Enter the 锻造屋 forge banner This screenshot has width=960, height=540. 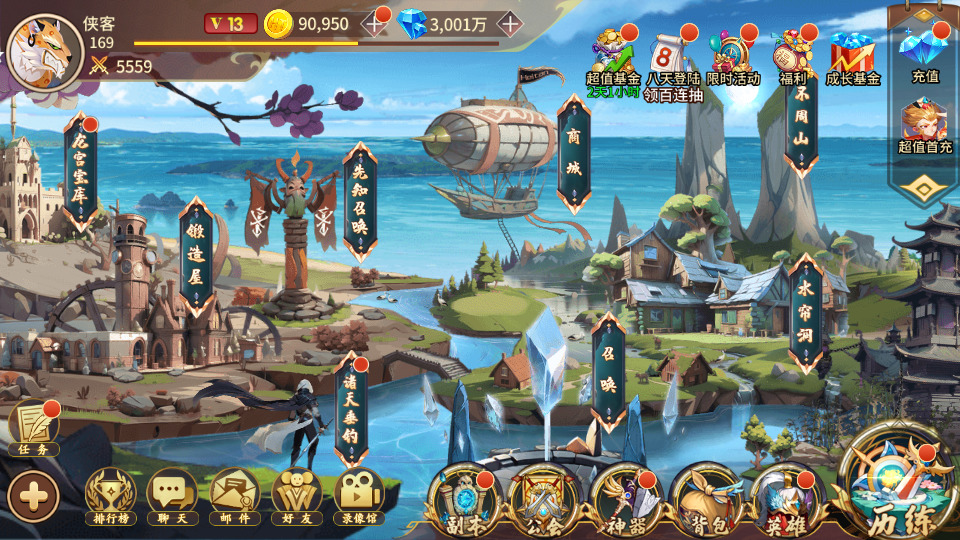click(196, 256)
